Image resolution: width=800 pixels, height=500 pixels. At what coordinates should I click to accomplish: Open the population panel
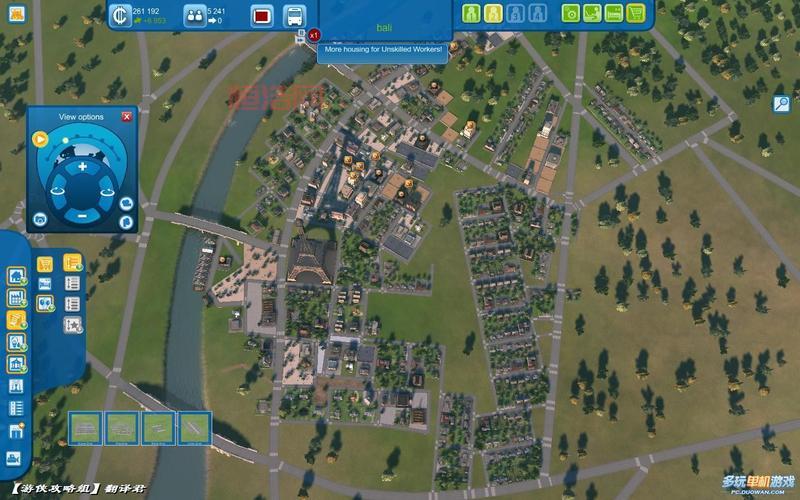coord(194,15)
